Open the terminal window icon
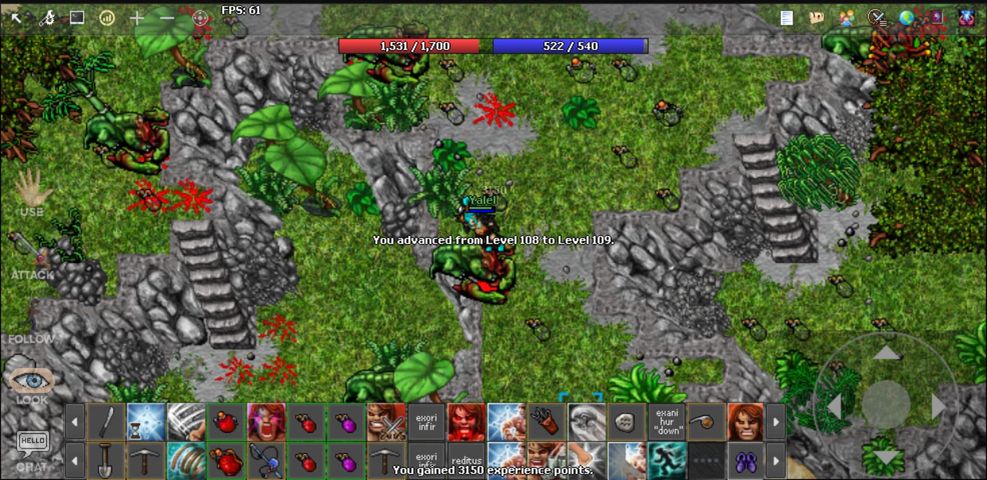 77,18
